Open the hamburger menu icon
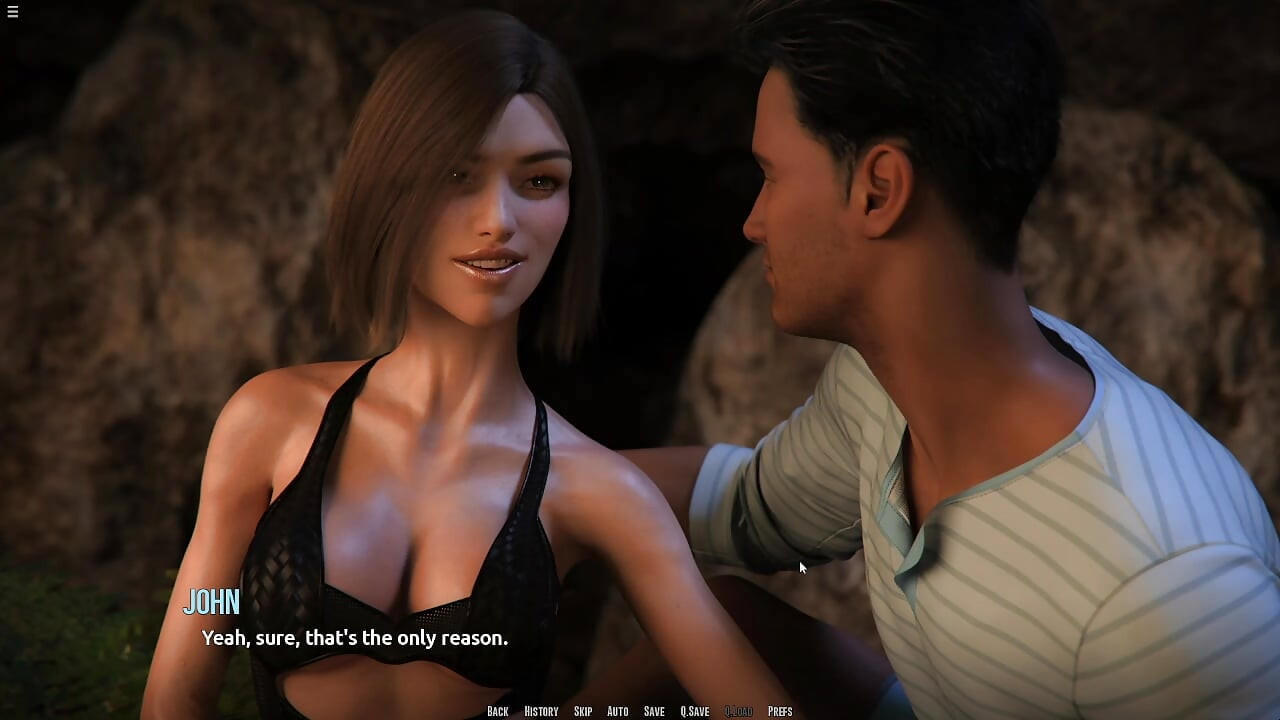Screen dimensions: 1280x720 [x=12, y=12]
